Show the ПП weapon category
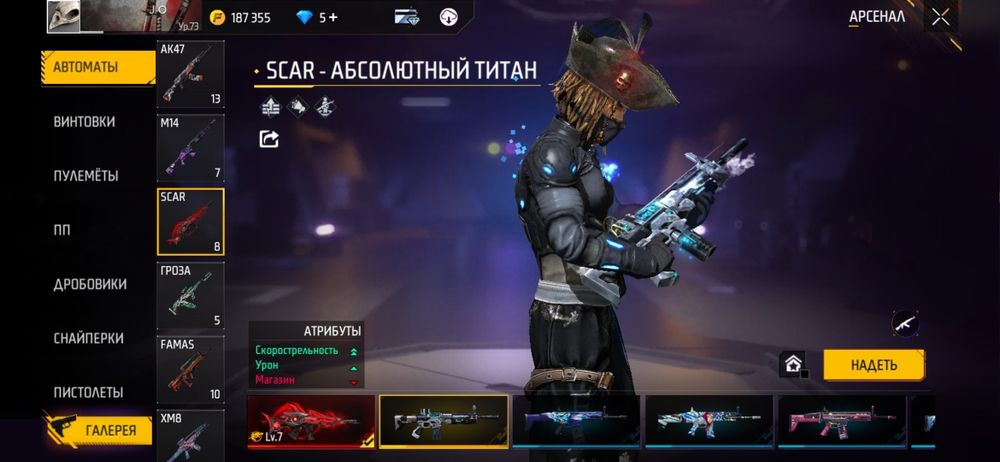The image size is (1000, 462). point(62,229)
